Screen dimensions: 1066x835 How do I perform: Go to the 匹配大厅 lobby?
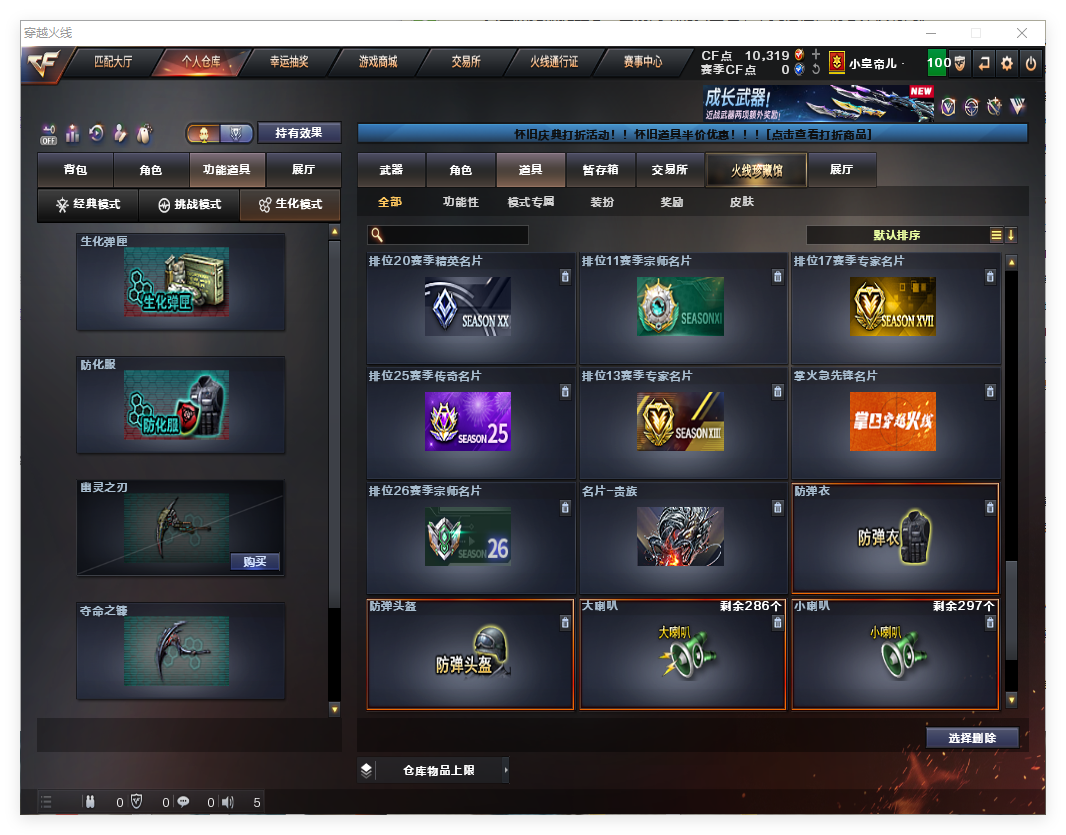point(113,62)
